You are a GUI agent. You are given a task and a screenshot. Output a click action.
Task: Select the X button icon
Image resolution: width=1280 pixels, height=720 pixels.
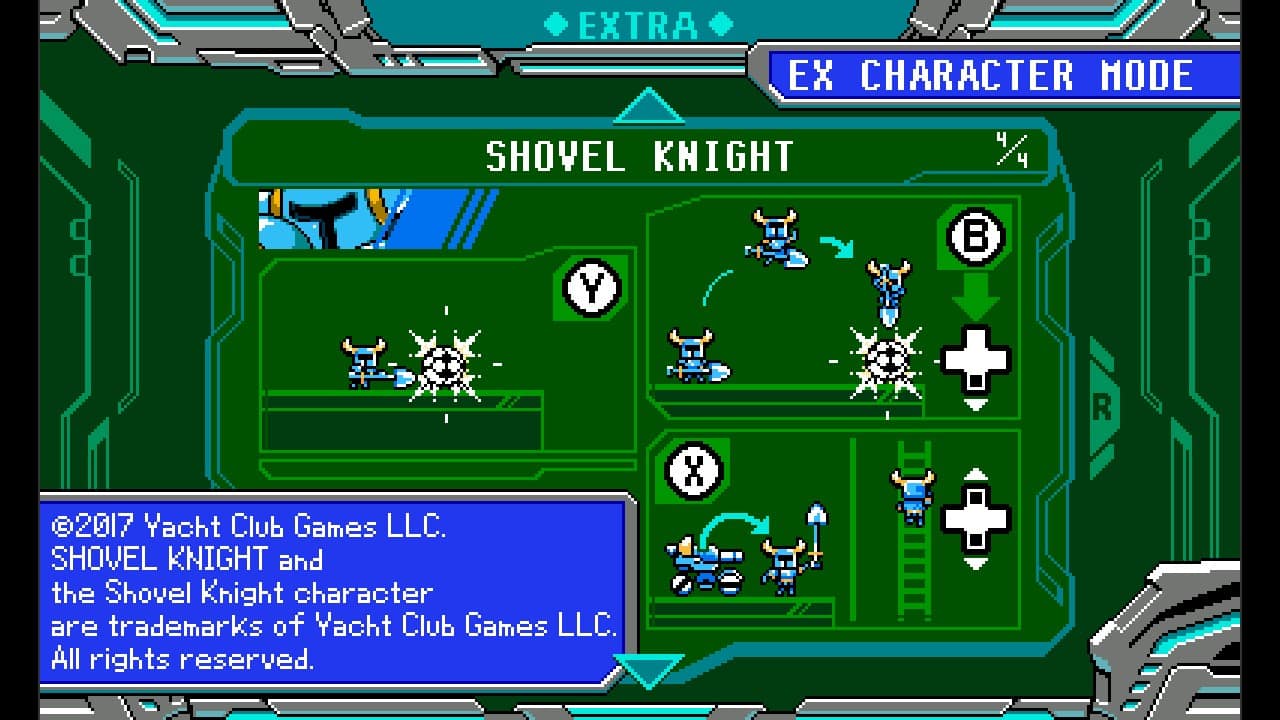click(691, 471)
